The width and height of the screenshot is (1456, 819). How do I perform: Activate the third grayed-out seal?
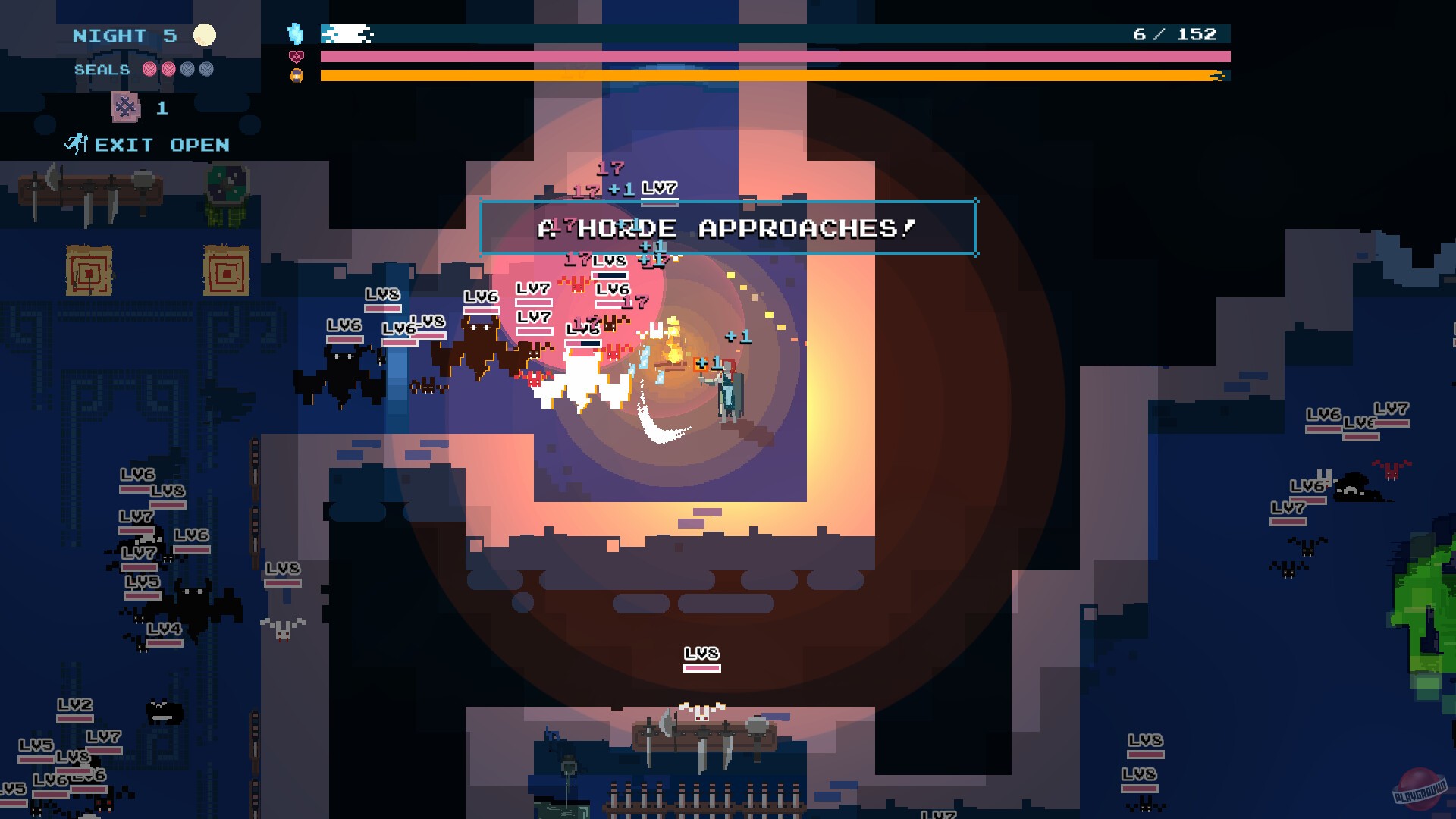click(x=188, y=70)
